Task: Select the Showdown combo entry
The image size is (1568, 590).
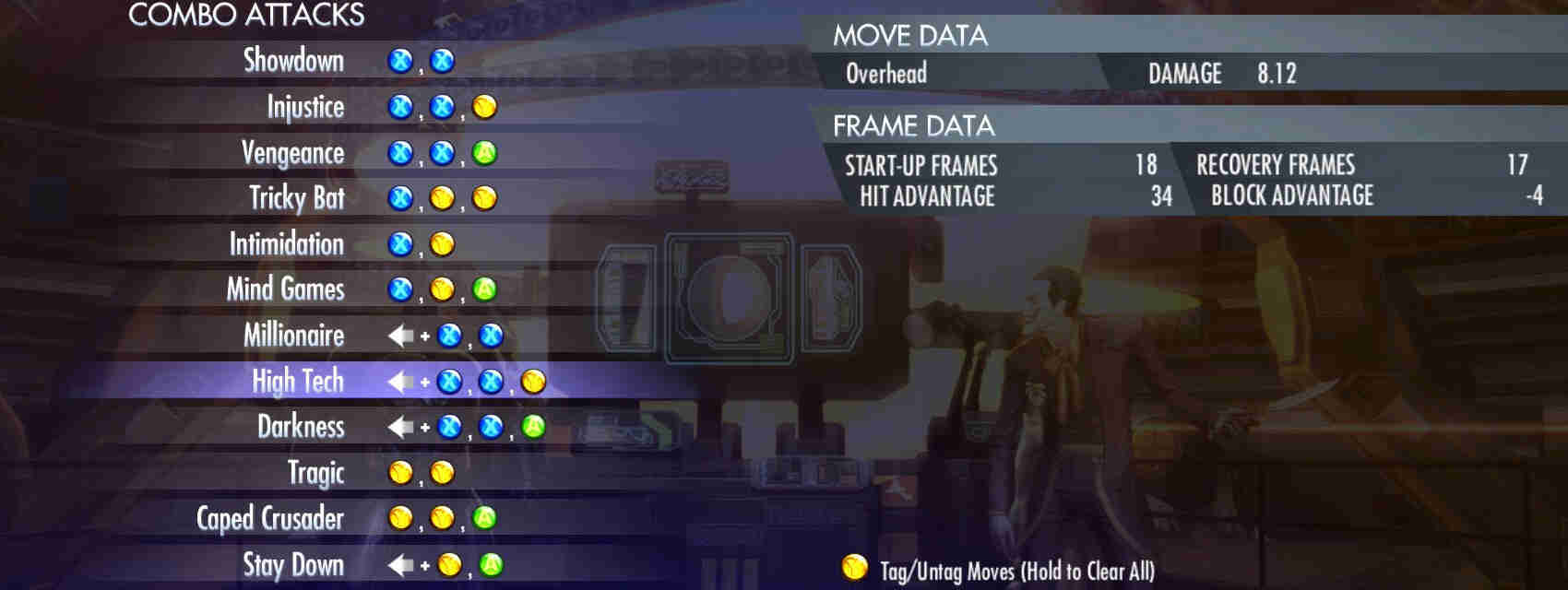Action: click(x=293, y=61)
